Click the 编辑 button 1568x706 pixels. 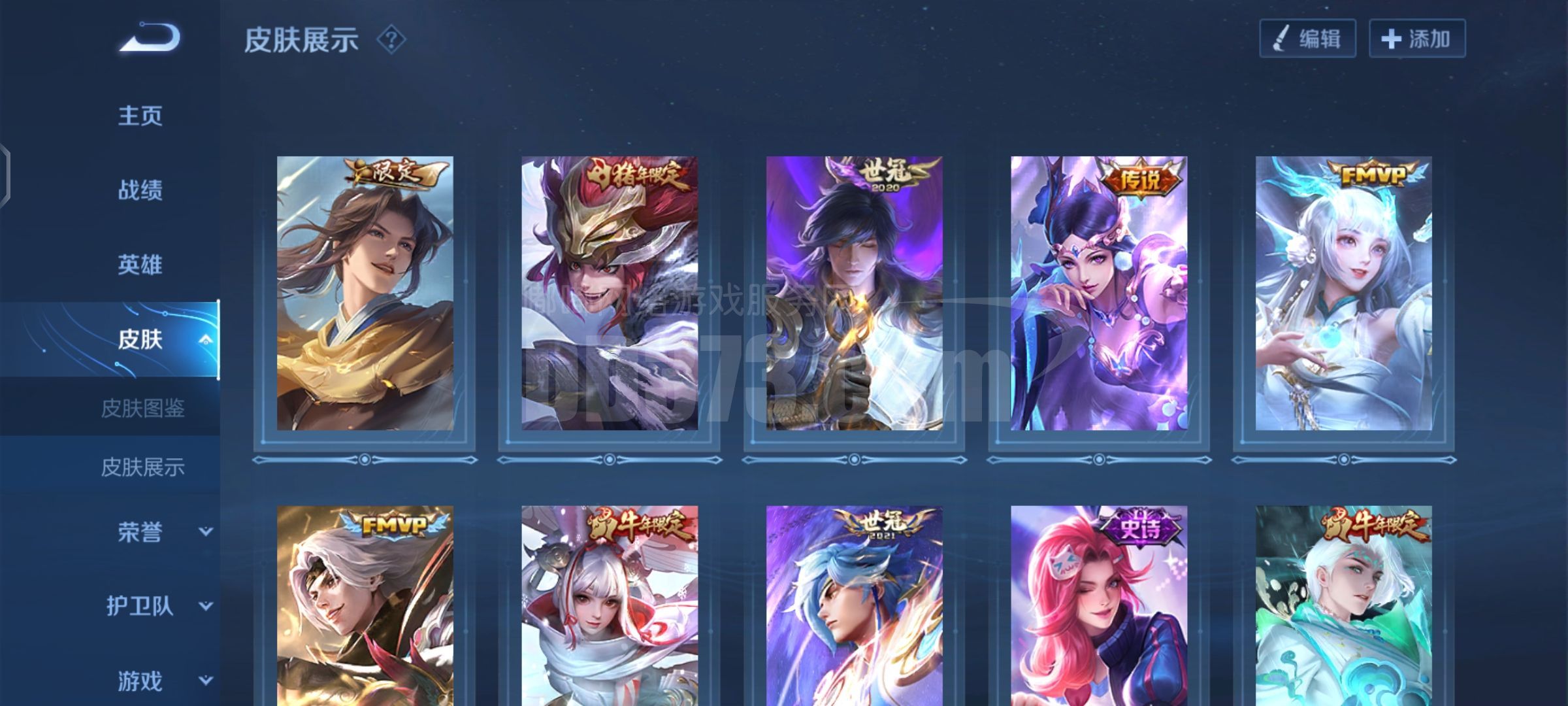(1307, 39)
